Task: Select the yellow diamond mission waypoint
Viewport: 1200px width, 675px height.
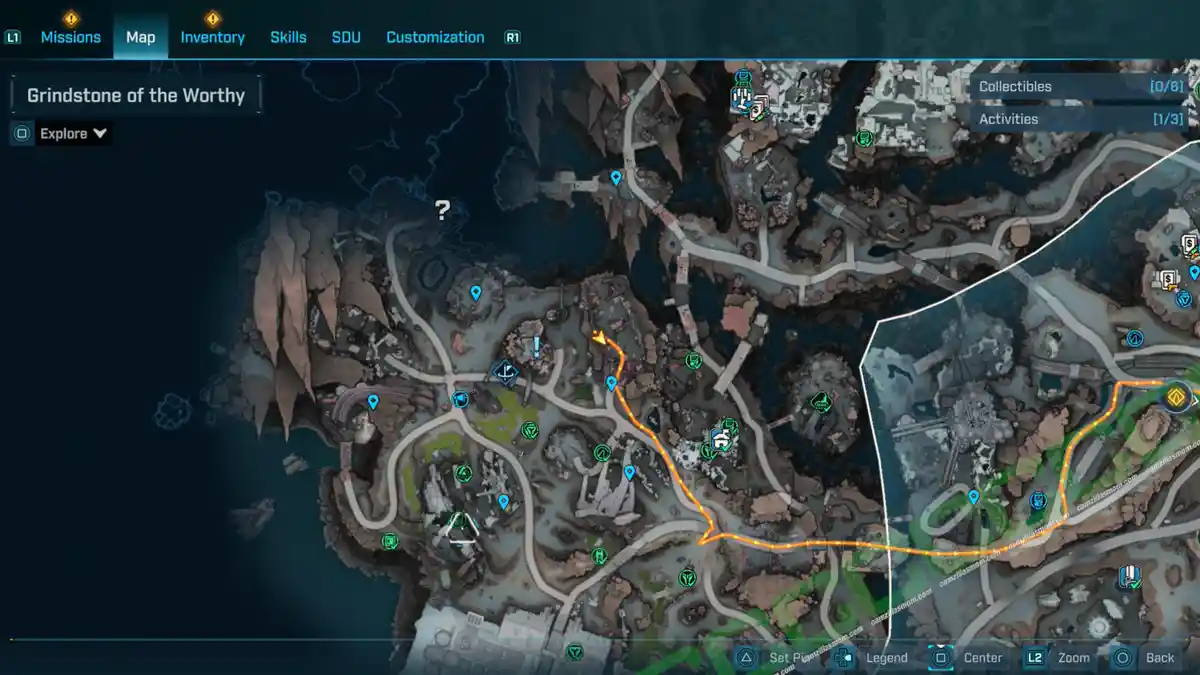Action: 1175,397
